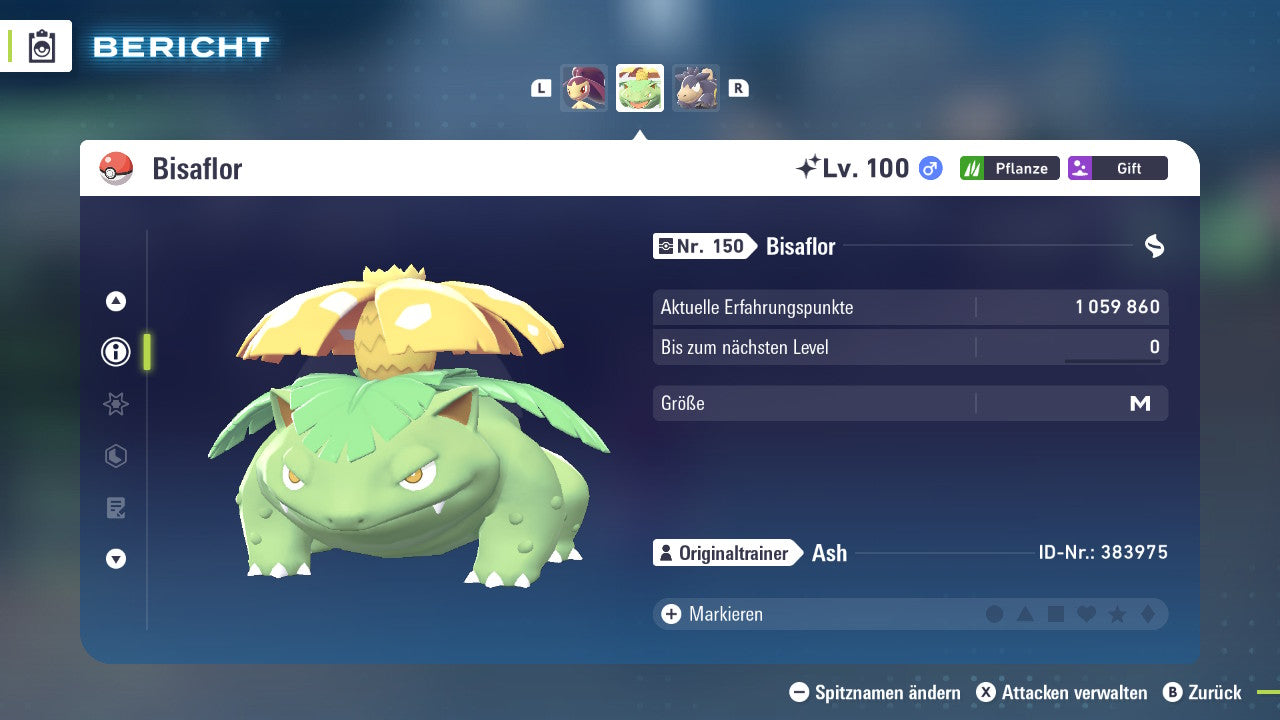The height and width of the screenshot is (720, 1280).
Task: Open the BERICHT menu header
Action: pos(180,46)
